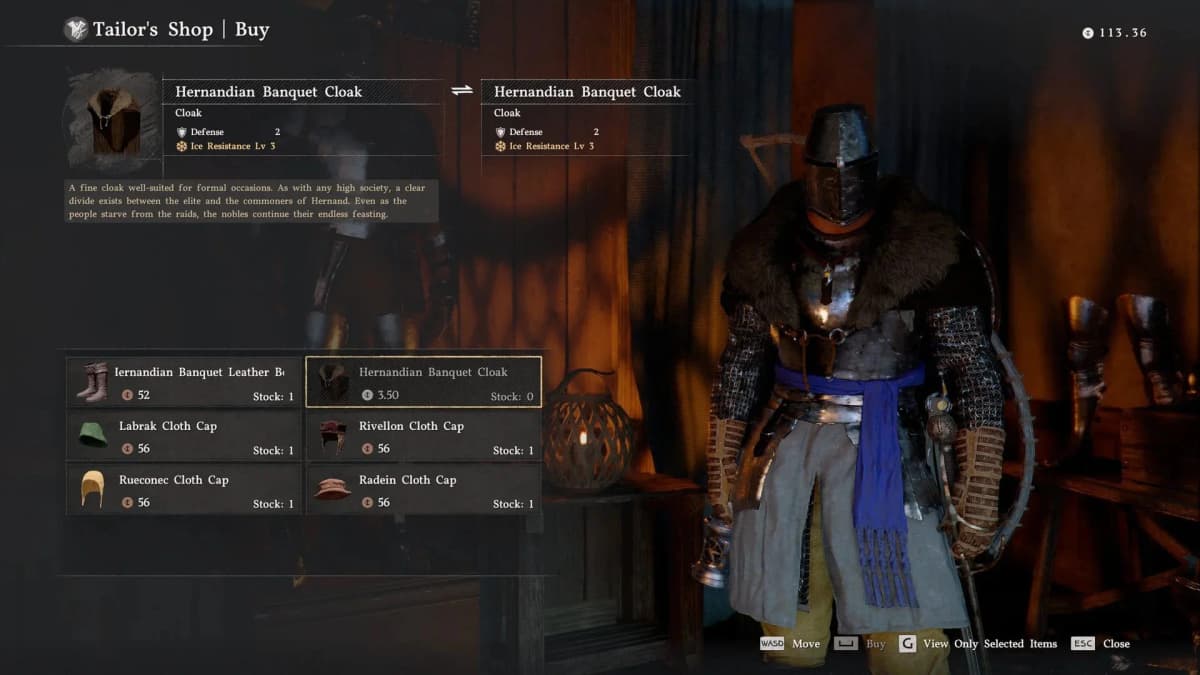Click the Hernandian Banquet Cloak preview thumbnail

coord(112,120)
